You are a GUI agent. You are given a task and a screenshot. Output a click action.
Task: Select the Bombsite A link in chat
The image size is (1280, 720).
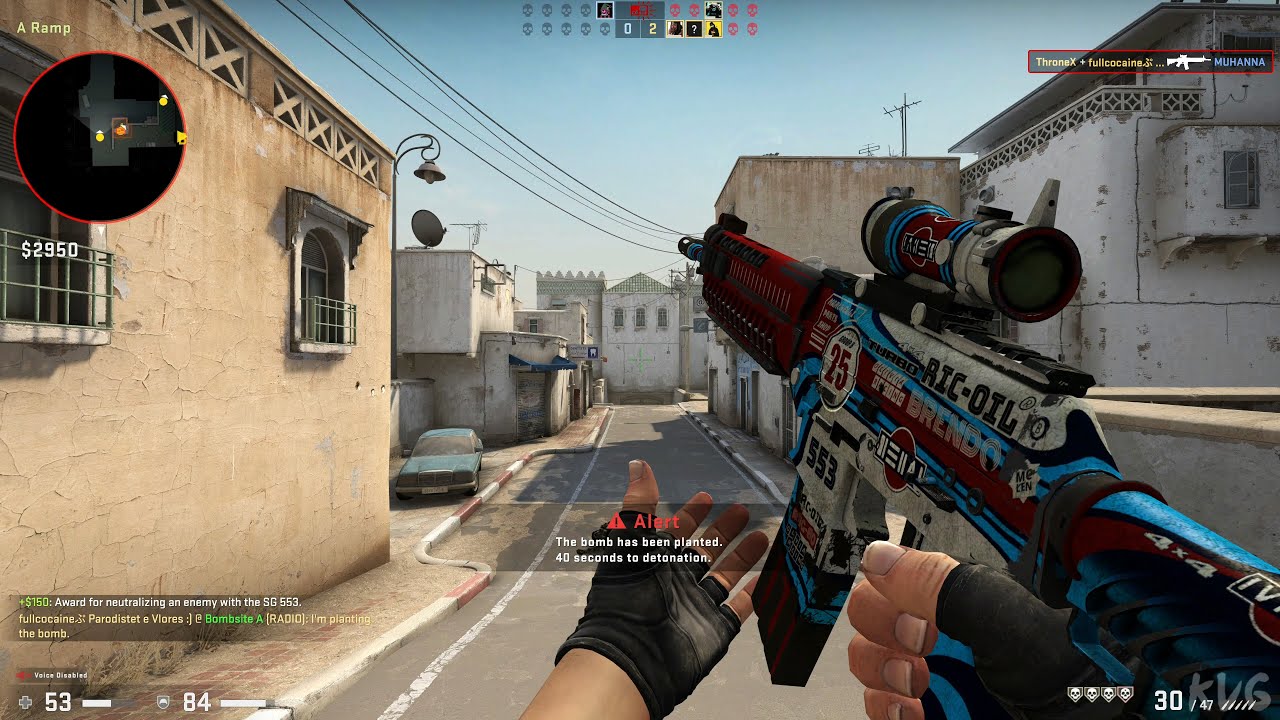coord(232,619)
